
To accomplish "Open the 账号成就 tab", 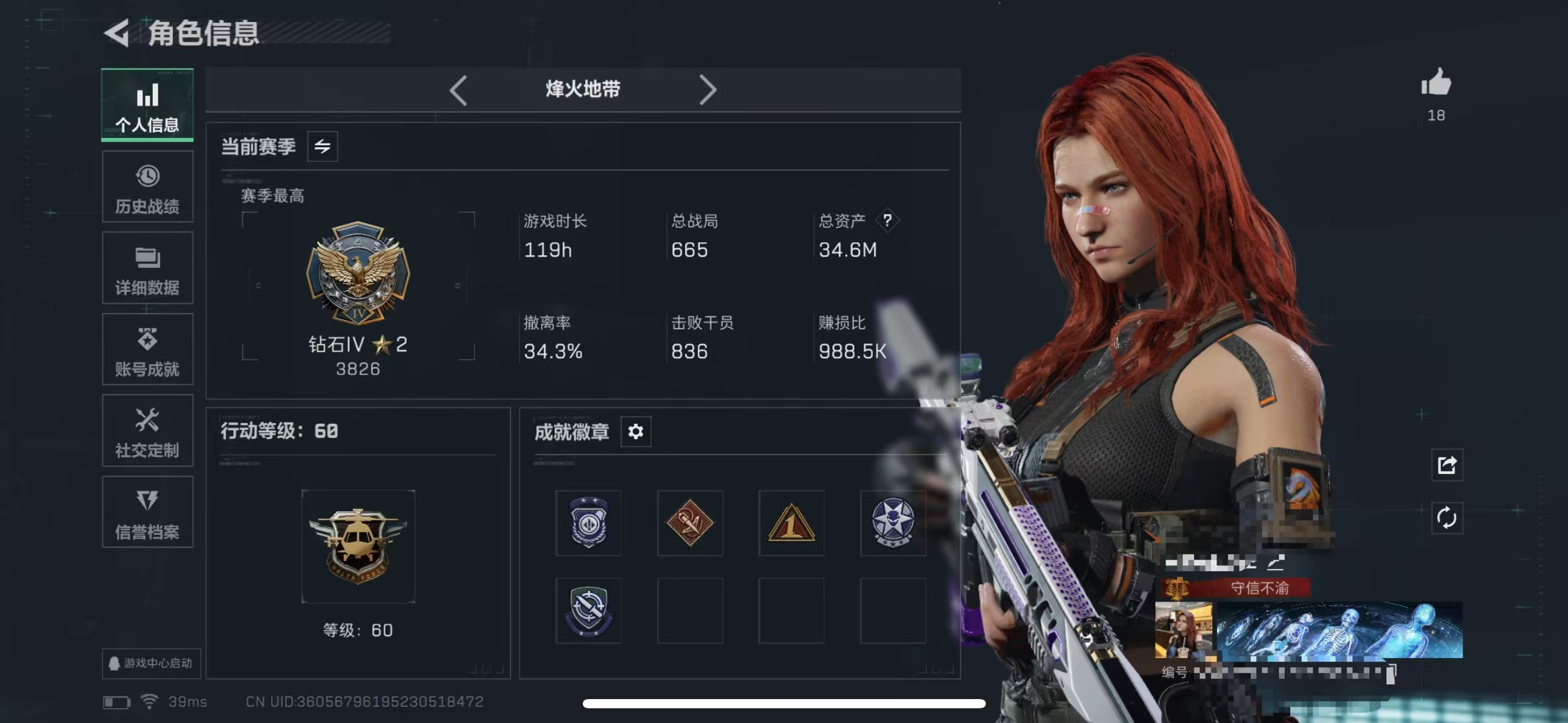I will [147, 350].
